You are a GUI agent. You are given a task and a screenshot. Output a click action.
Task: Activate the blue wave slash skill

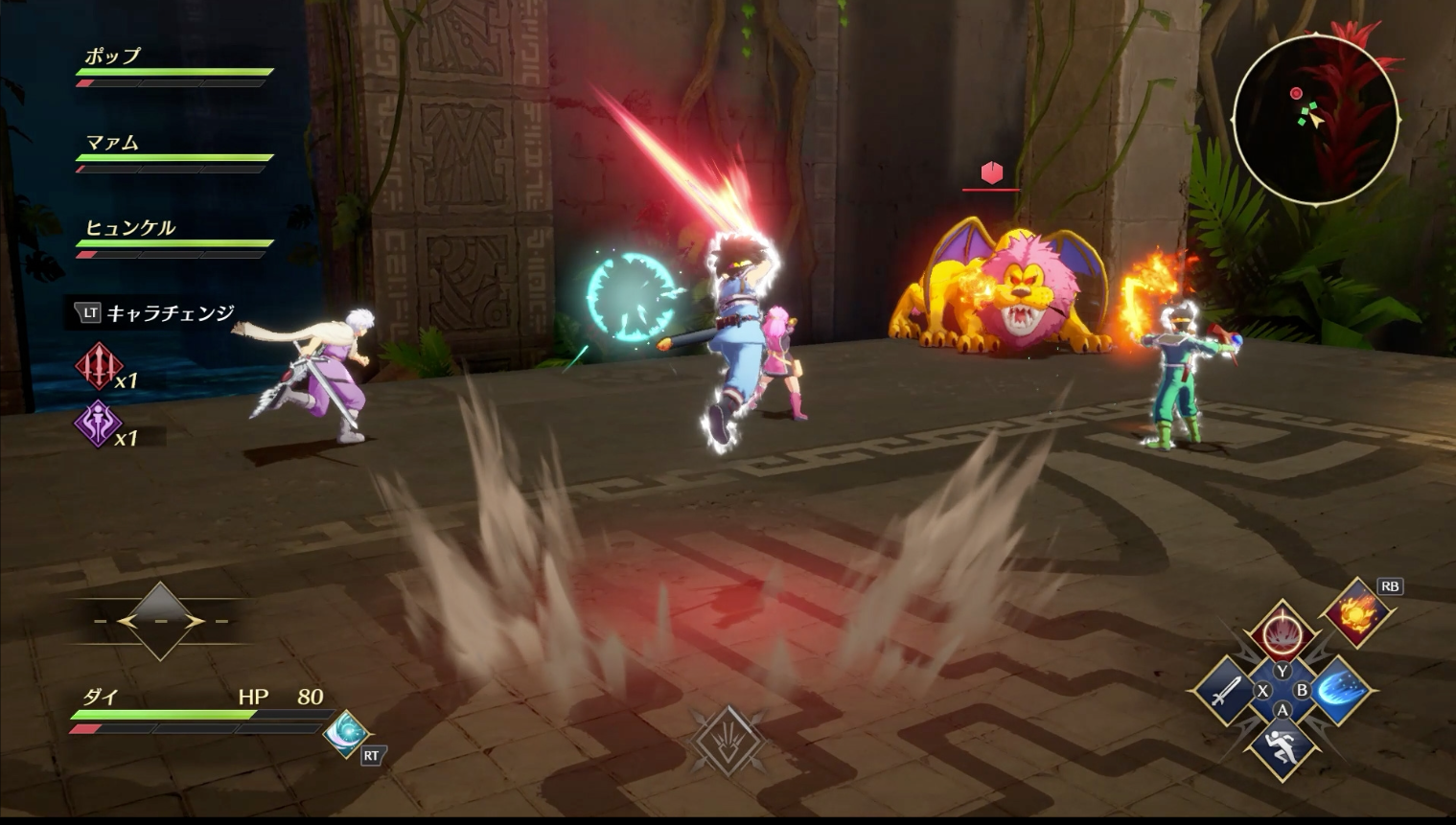point(1339,691)
